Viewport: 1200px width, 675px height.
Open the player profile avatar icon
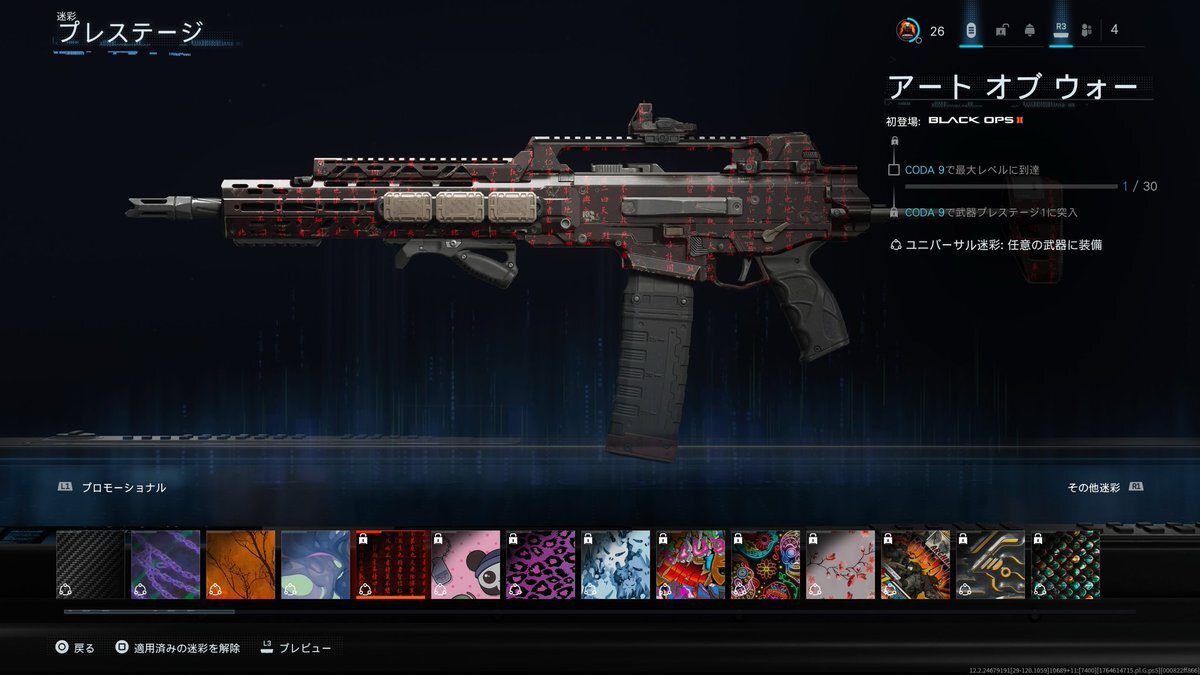(x=907, y=30)
